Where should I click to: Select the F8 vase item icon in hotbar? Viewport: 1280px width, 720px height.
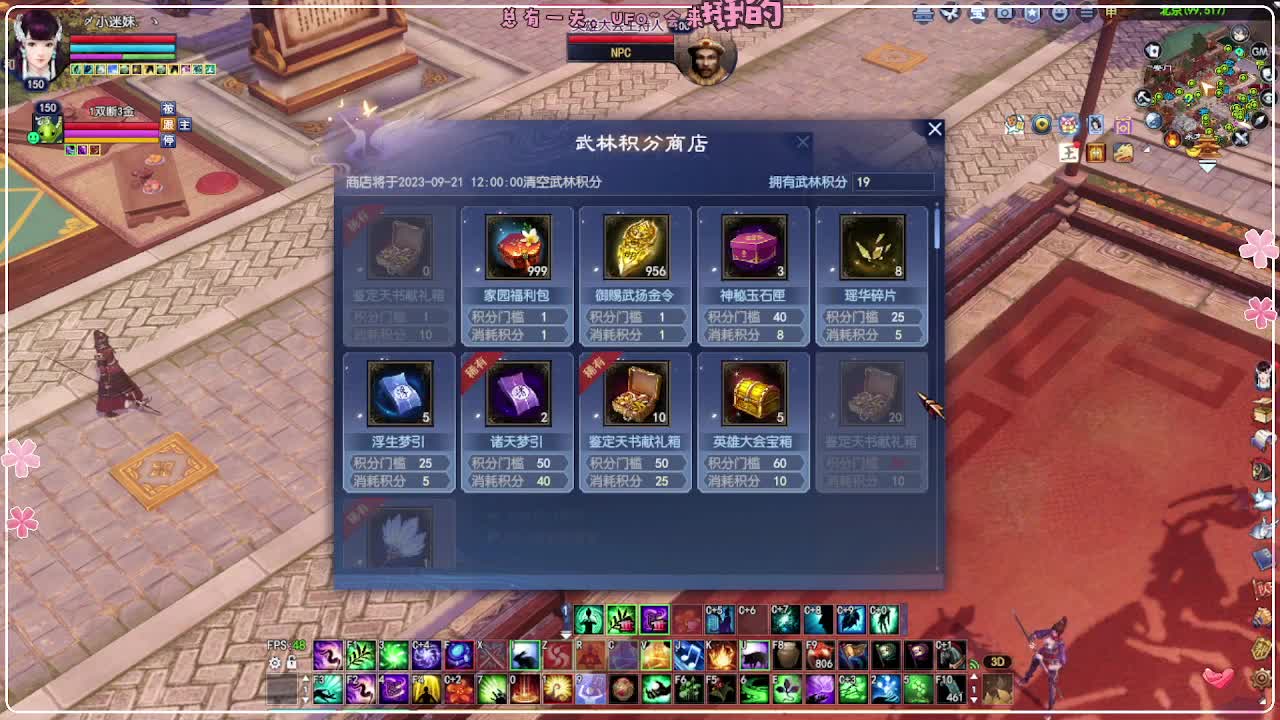787,656
